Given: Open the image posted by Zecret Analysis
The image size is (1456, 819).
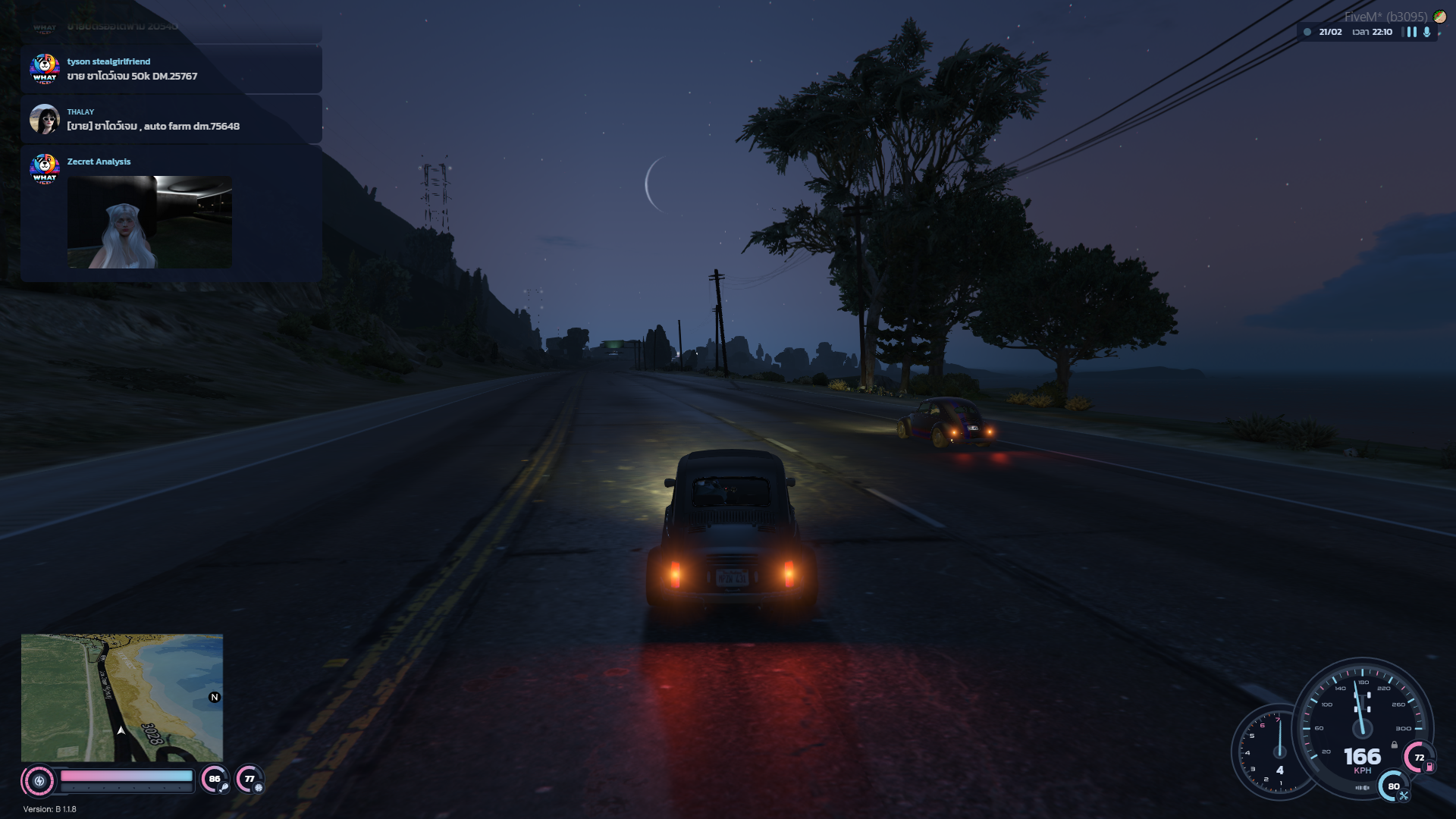Looking at the screenshot, I should [x=149, y=222].
